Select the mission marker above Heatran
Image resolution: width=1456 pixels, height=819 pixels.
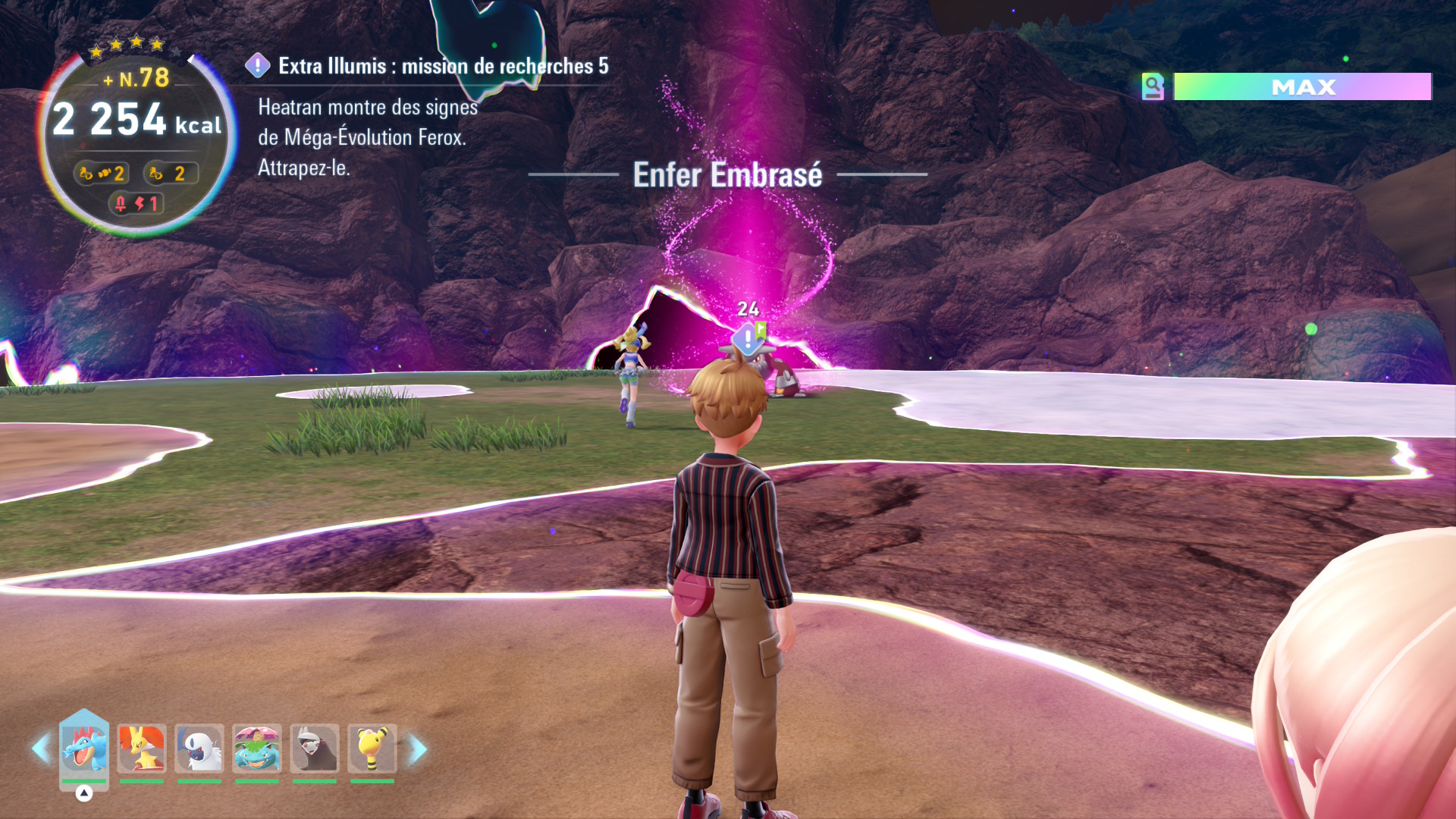tap(748, 339)
